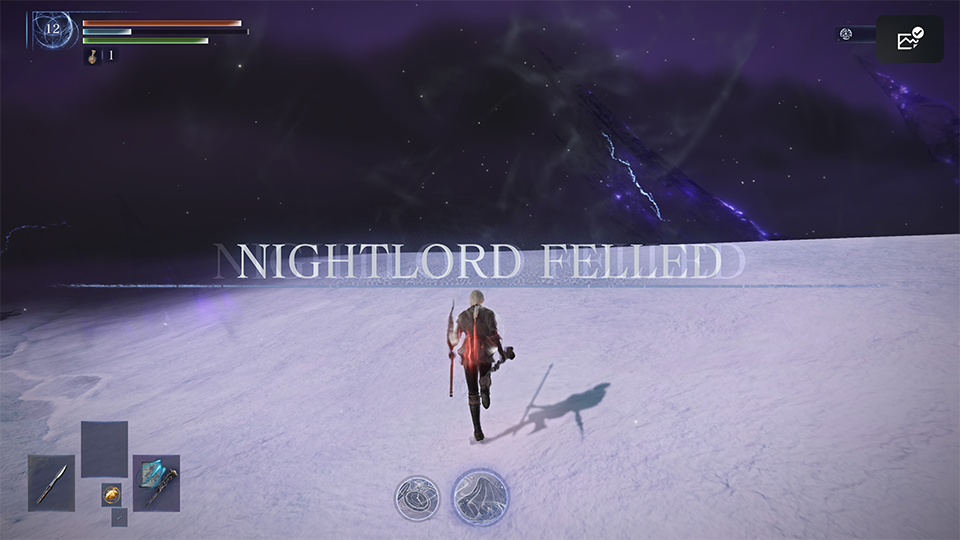Select the glowing blue staff weapon slot
Viewport: 960px width, 540px height.
point(156,483)
